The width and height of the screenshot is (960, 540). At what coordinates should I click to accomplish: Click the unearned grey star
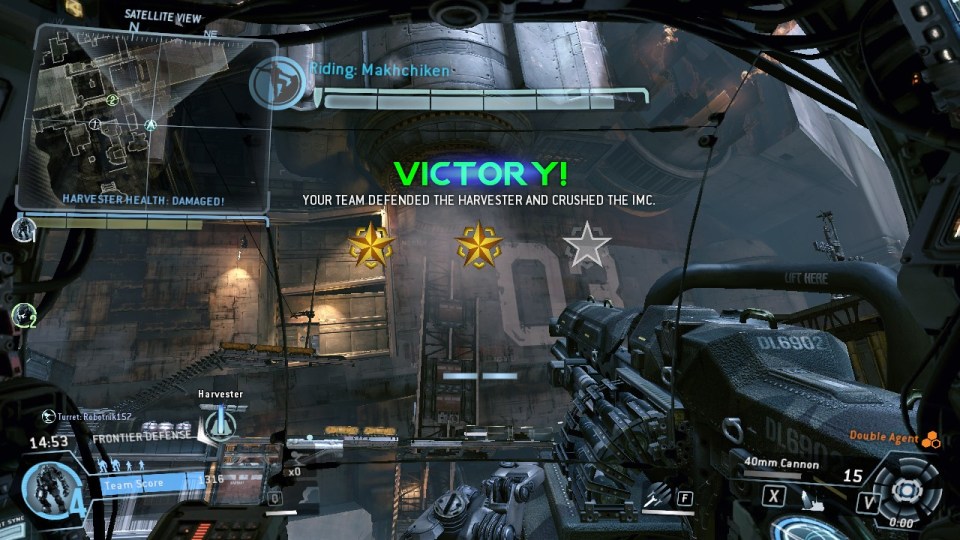[586, 246]
